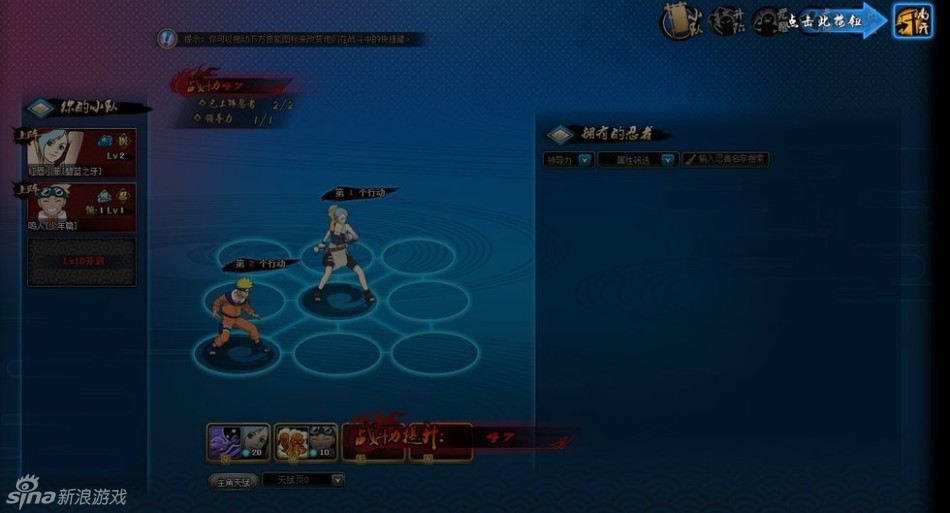The width and height of the screenshot is (950, 513).
Task: Select the blonde kunoichi on the formation grid
Action: pos(339,255)
